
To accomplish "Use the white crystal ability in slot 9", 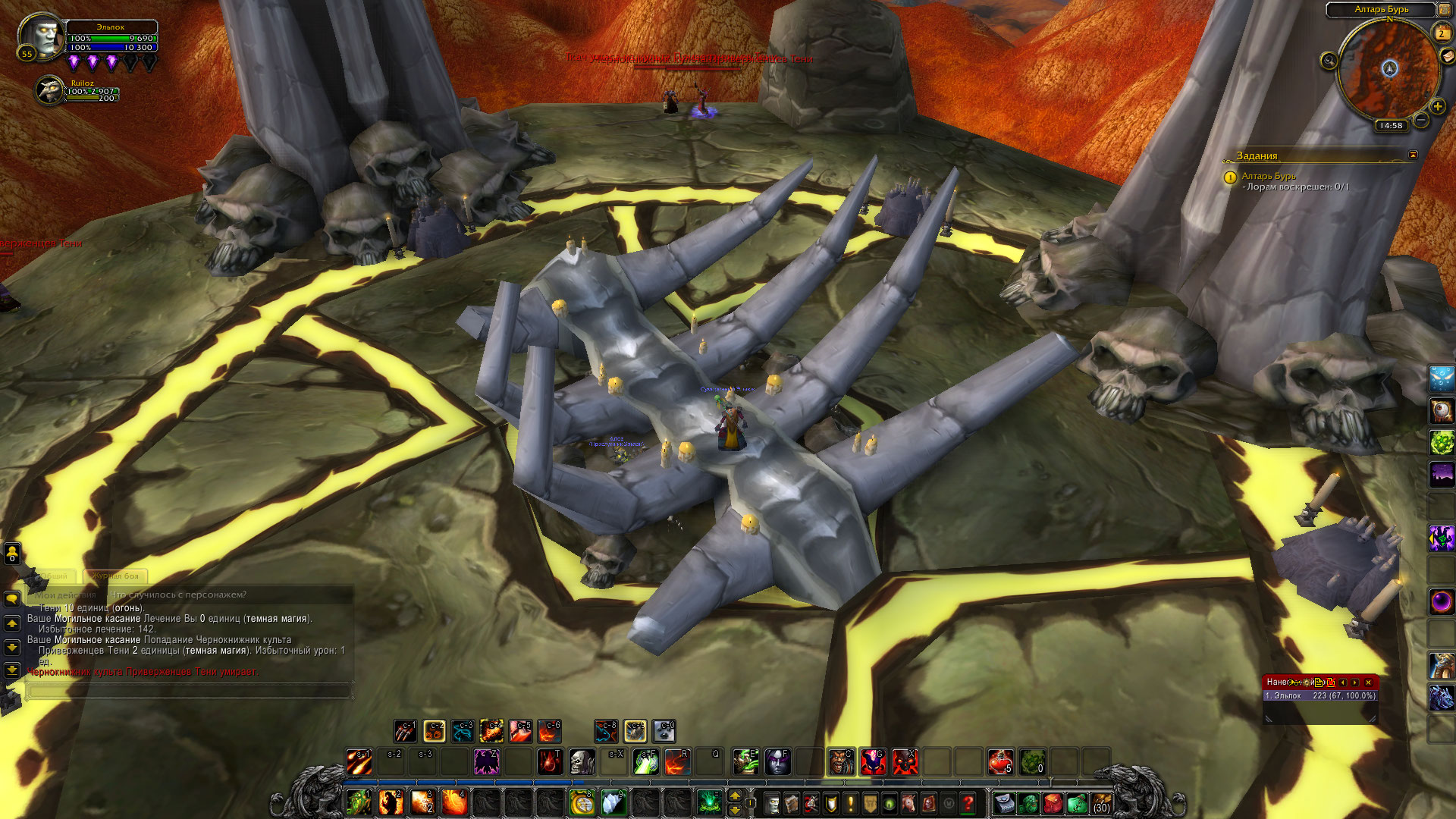I will (x=613, y=802).
